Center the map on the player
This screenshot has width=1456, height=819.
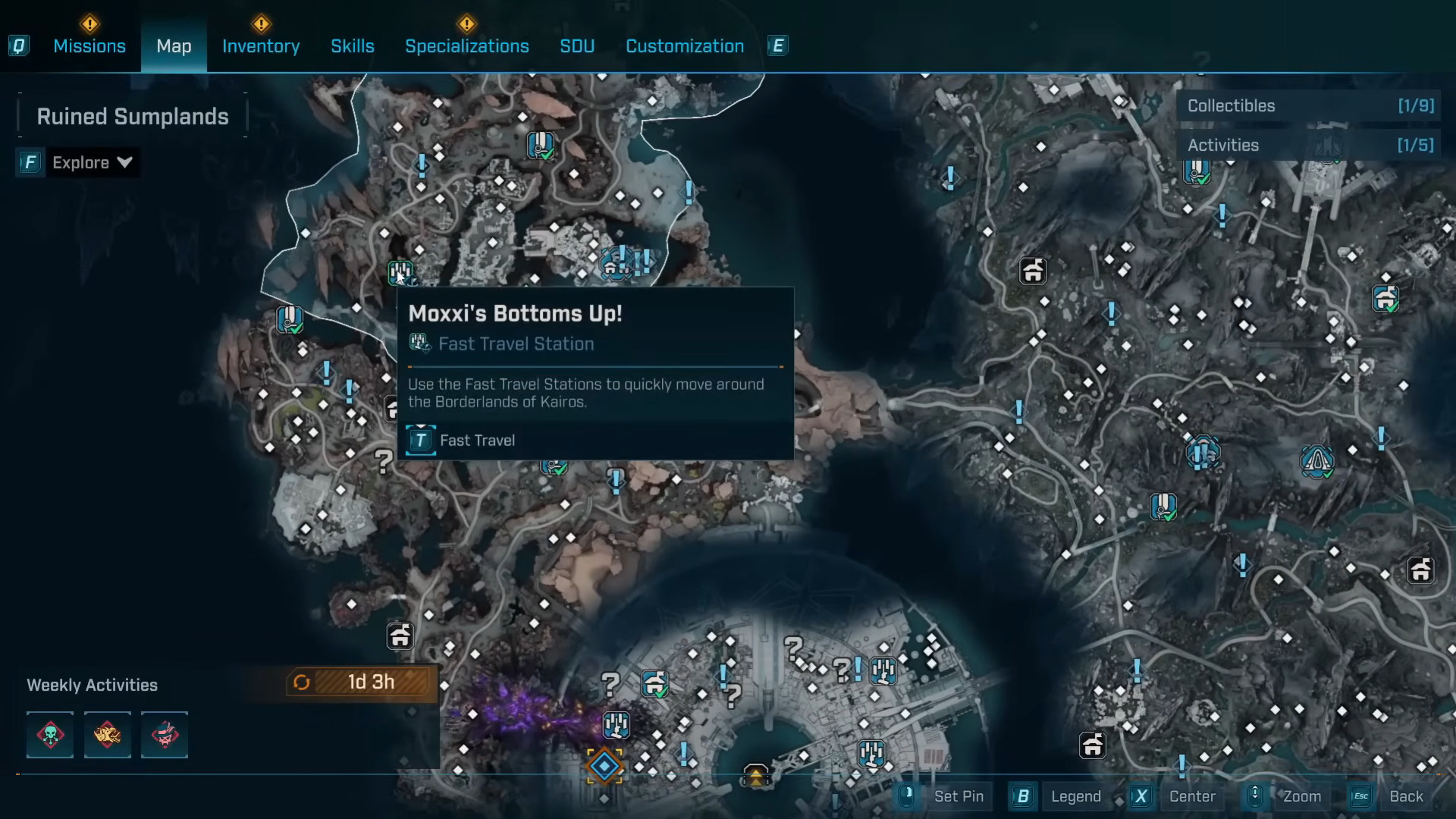(x=1191, y=796)
